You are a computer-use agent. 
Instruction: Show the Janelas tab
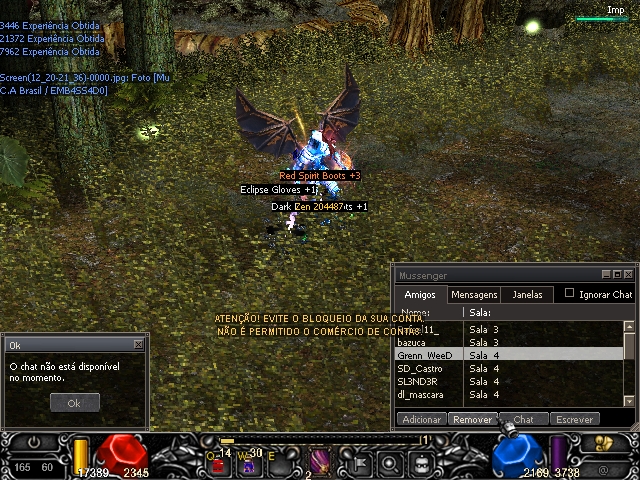[x=527, y=295]
